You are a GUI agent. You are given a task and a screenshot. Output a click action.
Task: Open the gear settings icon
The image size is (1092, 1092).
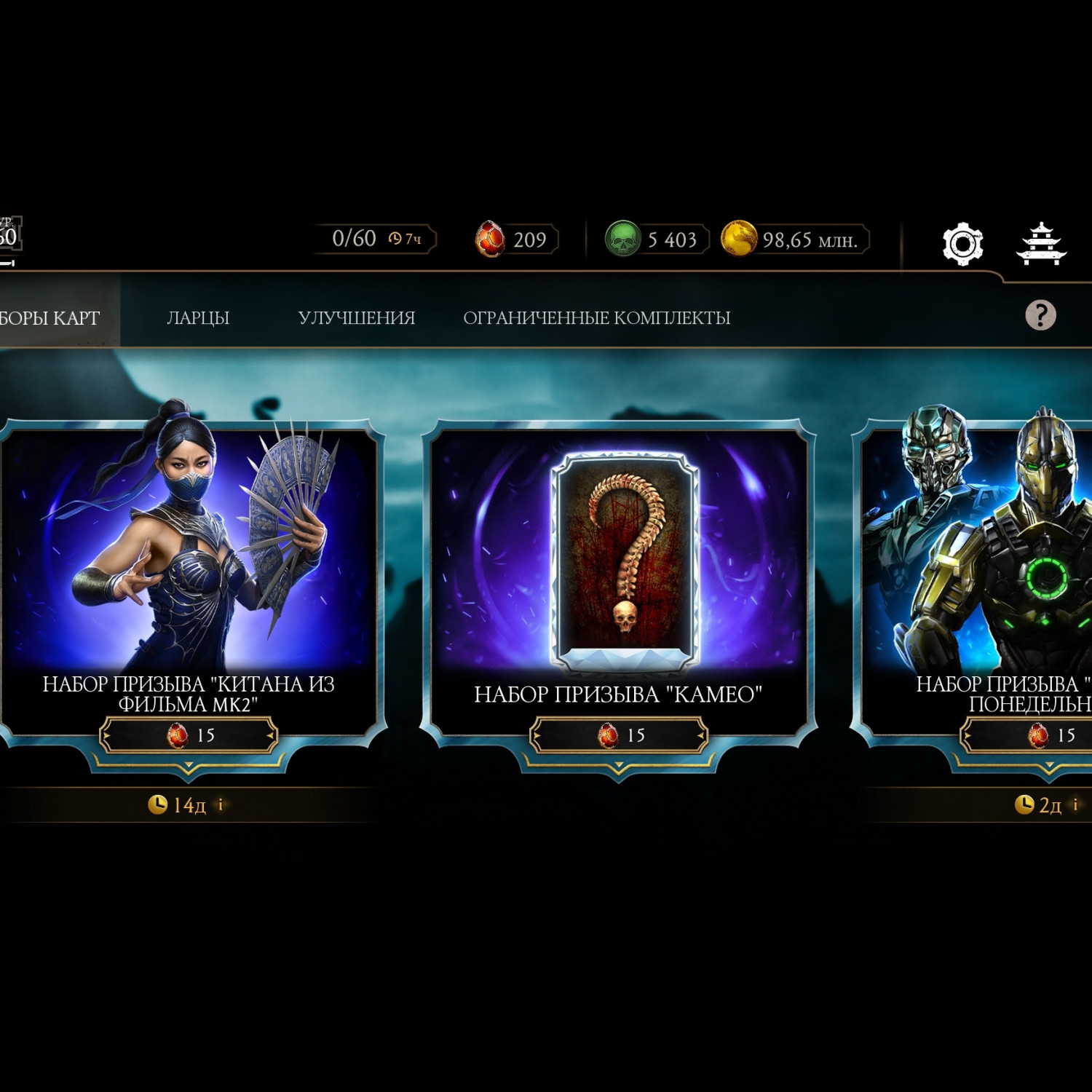pyautogui.click(x=962, y=243)
